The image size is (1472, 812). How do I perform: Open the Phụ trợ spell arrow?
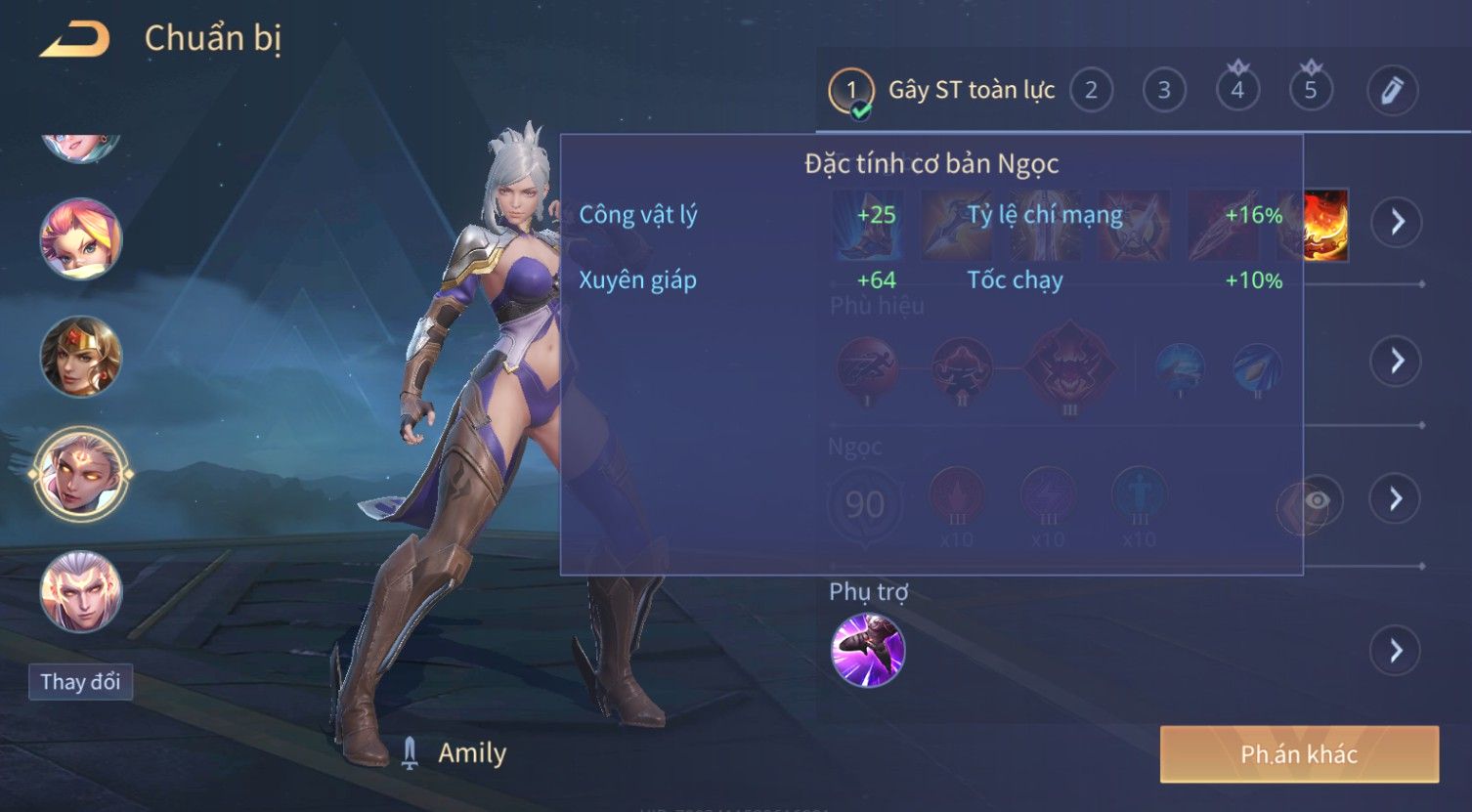coord(1397,651)
